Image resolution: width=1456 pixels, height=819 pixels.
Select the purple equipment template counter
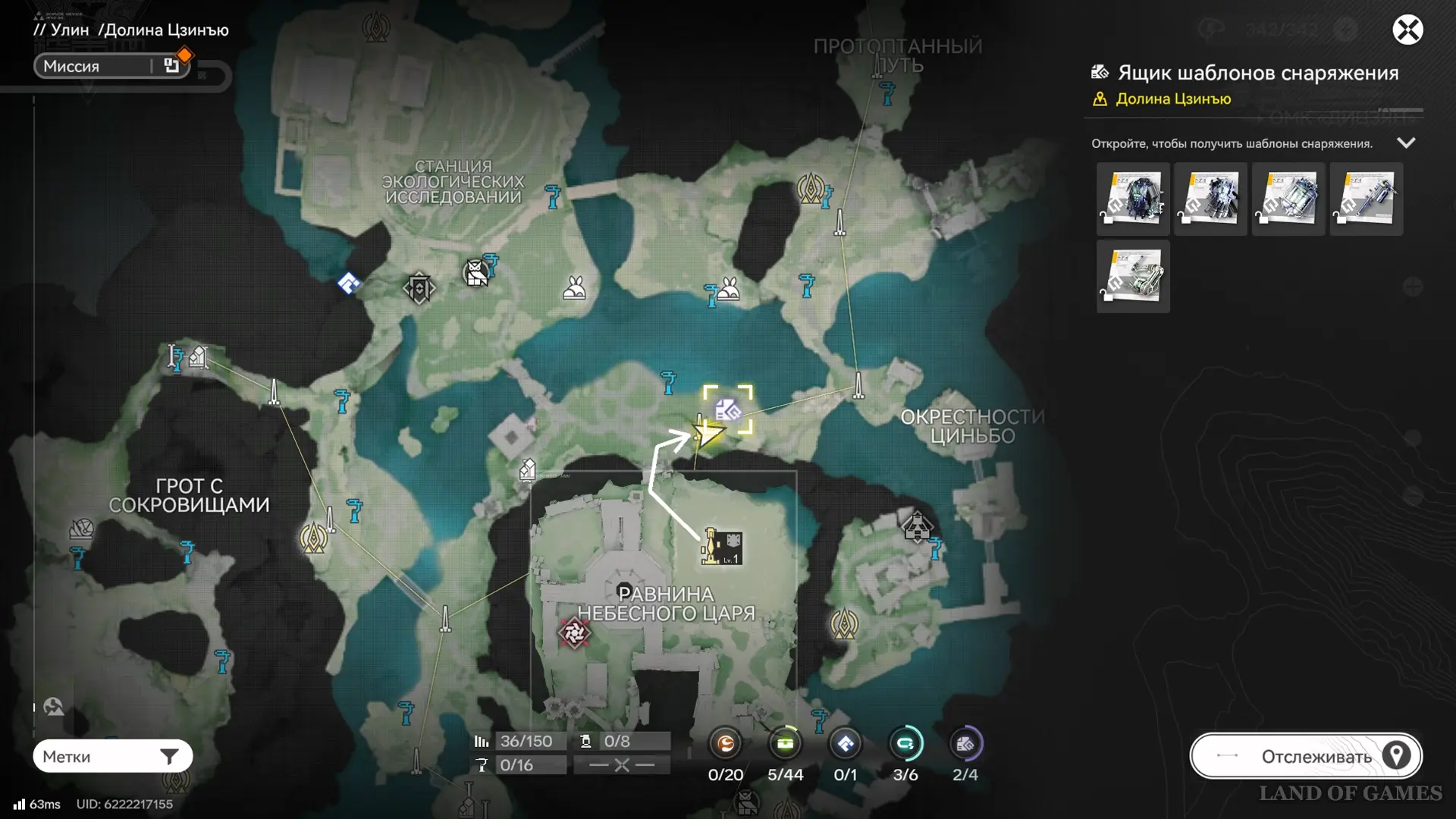pyautogui.click(x=965, y=744)
